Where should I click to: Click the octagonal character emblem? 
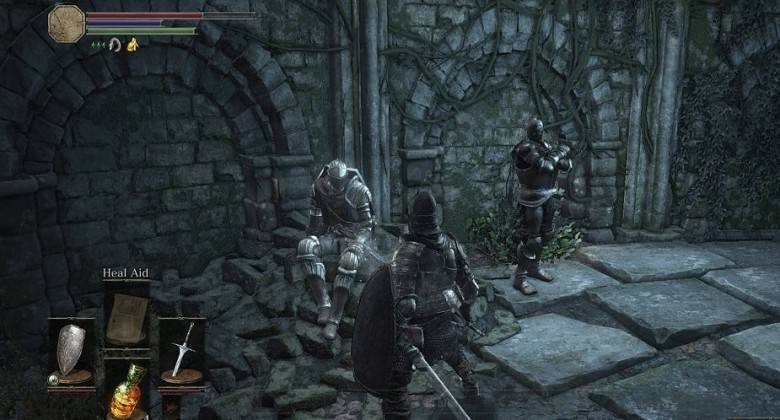(x=67, y=23)
